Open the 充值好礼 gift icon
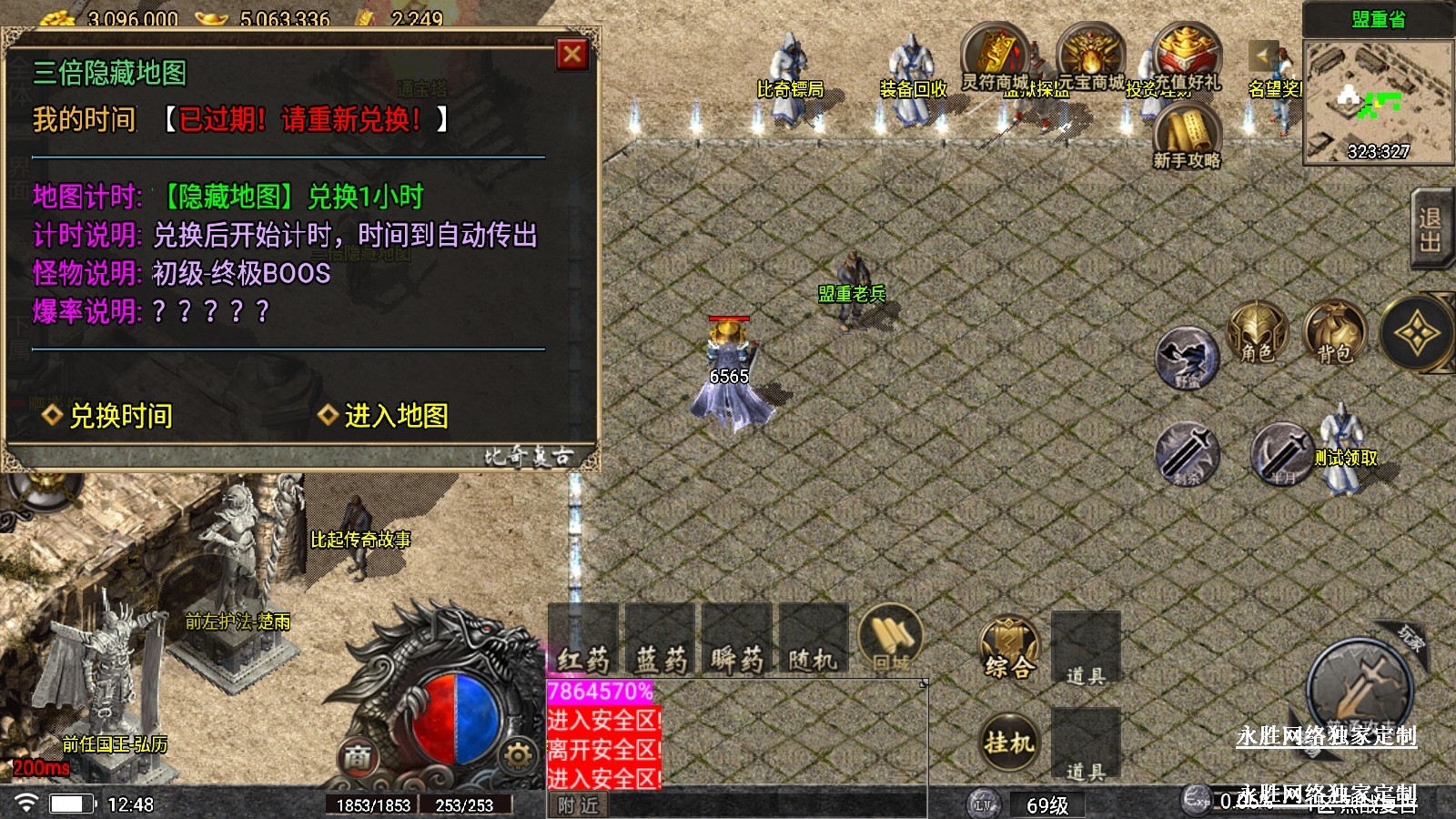Viewport: 1456px width, 819px height. point(1186,56)
